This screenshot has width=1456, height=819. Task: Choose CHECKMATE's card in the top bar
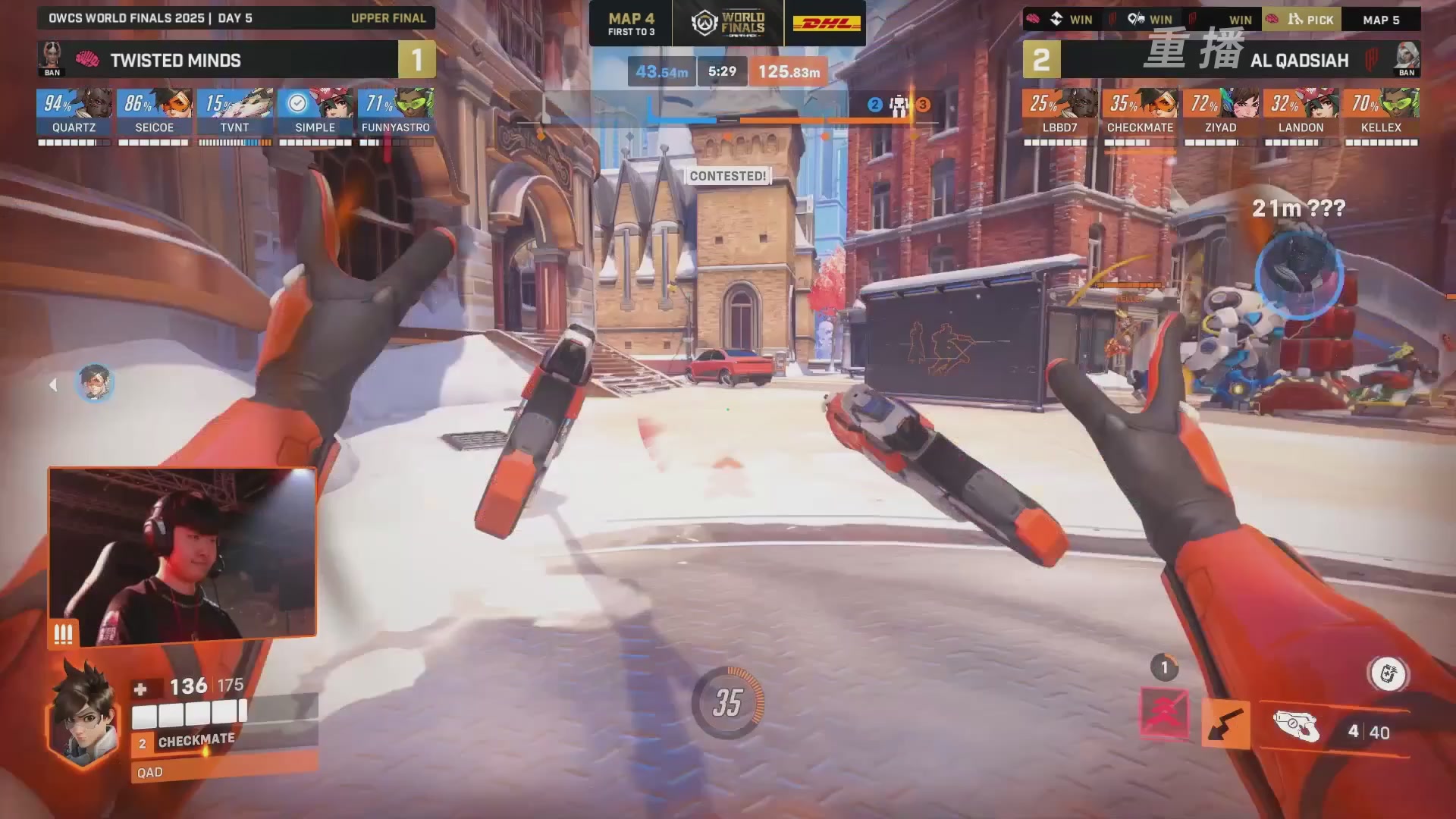pyautogui.click(x=1140, y=114)
